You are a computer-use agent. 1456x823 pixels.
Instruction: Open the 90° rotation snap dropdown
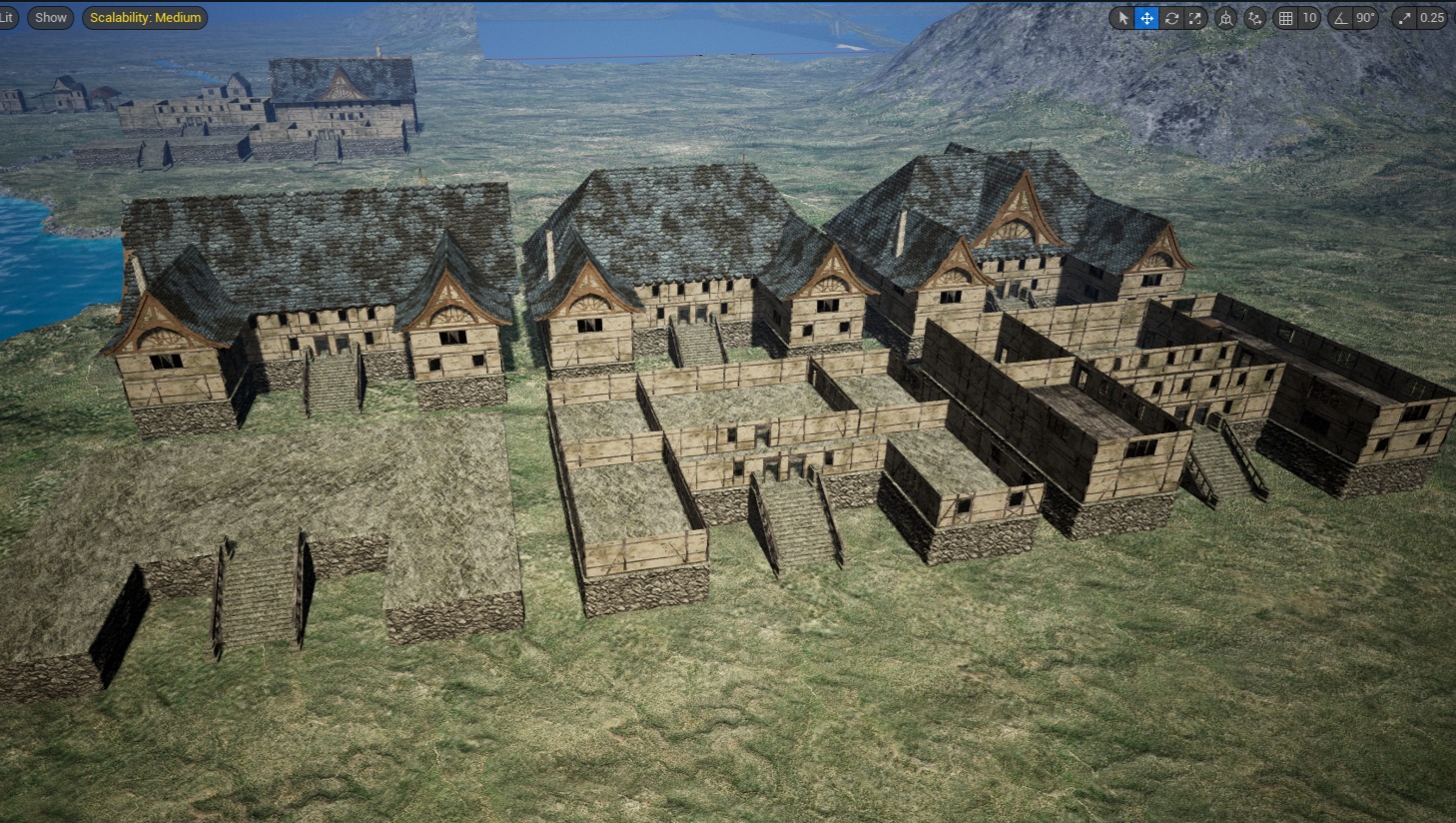[1365, 18]
